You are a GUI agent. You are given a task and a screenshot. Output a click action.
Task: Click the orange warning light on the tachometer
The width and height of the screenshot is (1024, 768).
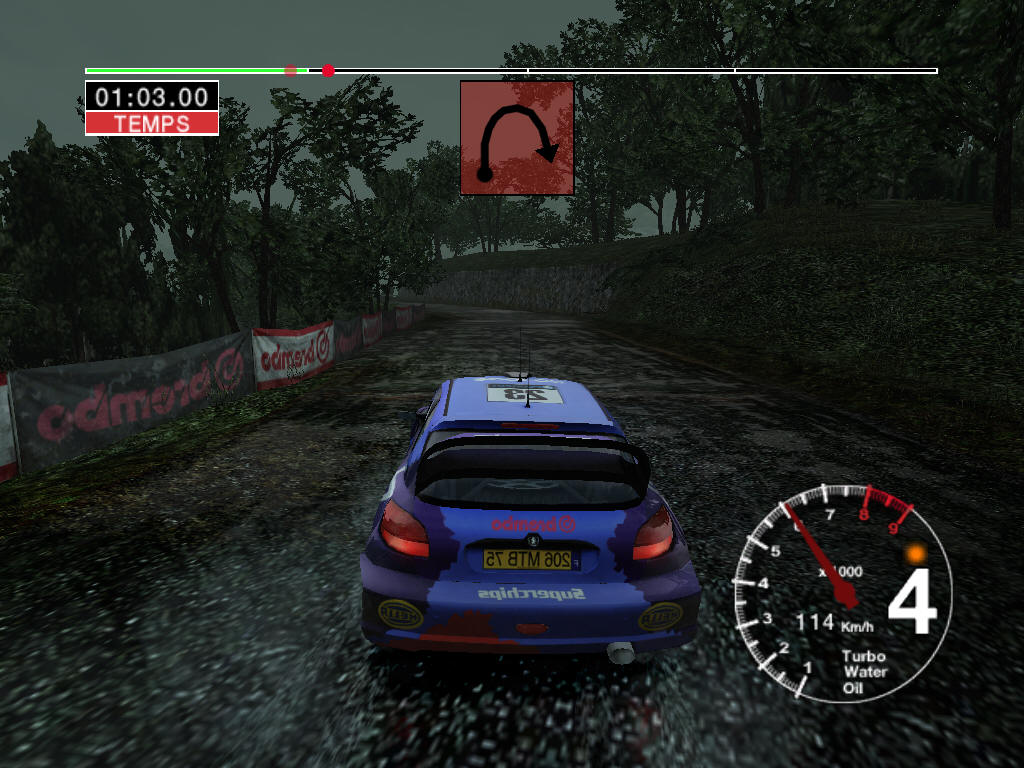tap(914, 553)
